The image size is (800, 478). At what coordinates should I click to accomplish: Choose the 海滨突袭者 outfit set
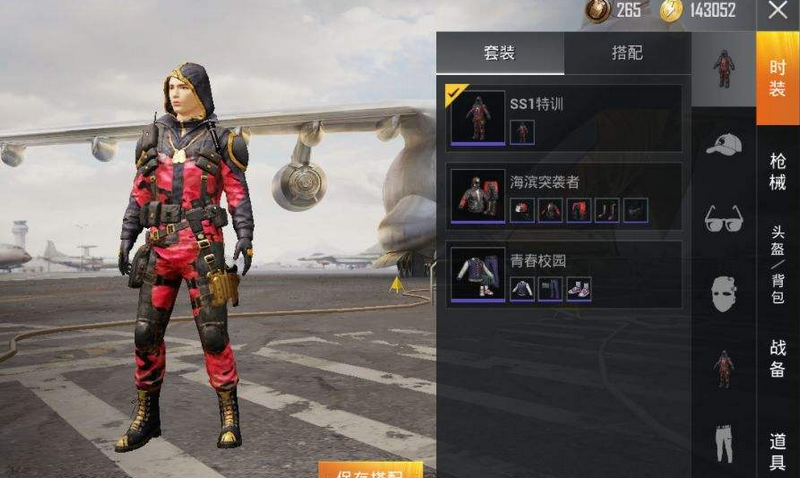(x=564, y=195)
